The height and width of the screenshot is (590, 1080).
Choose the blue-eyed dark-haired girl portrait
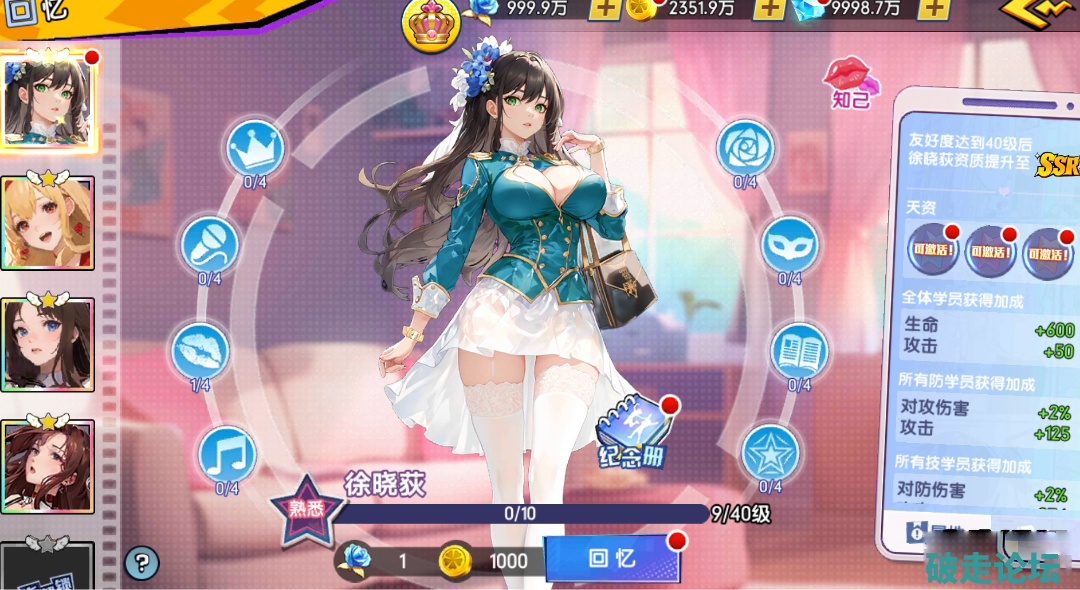coord(47,344)
